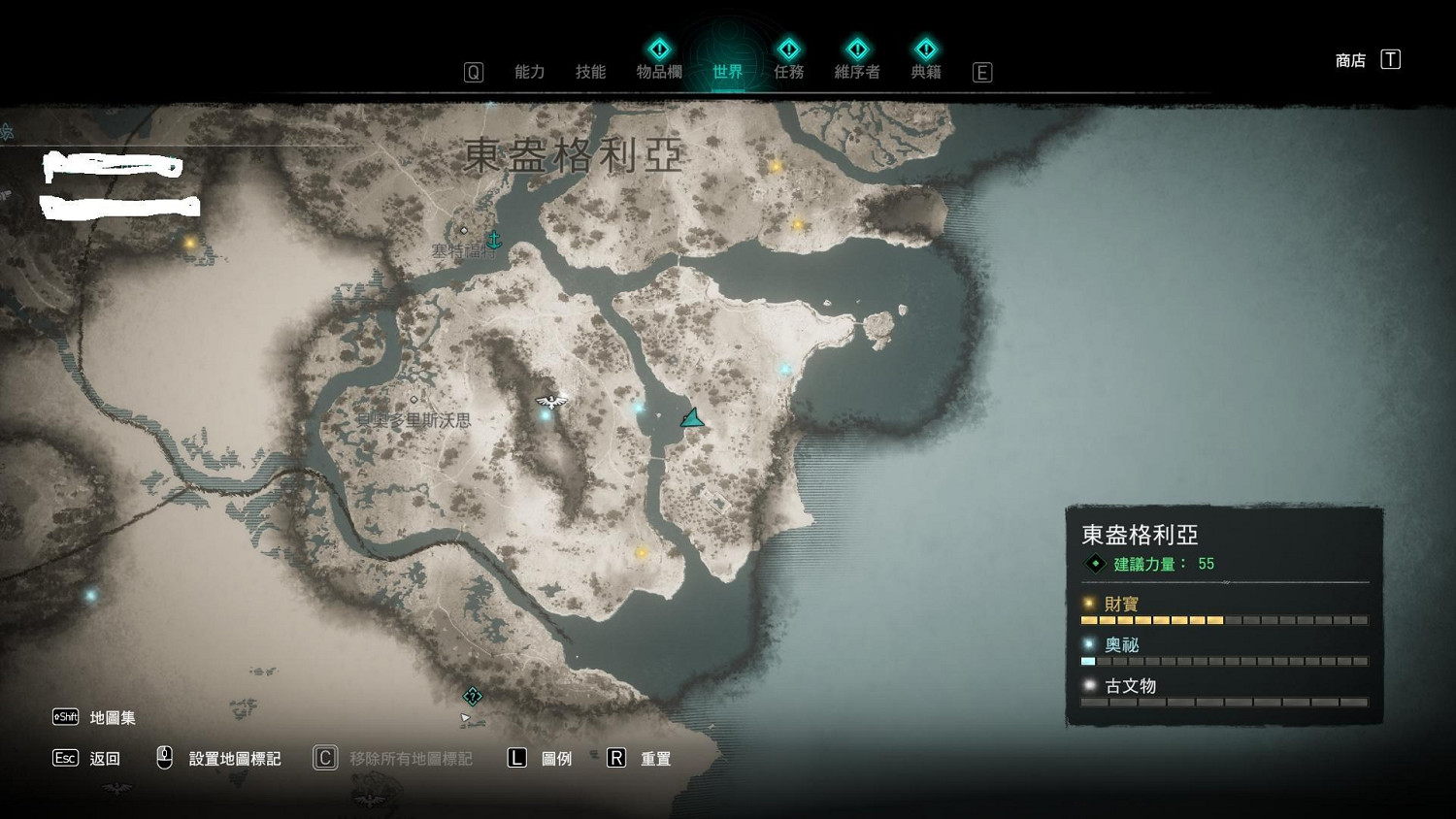The height and width of the screenshot is (819, 1456).
Task: Click the green question mark mystery diamond near map bottom
Action: click(473, 695)
